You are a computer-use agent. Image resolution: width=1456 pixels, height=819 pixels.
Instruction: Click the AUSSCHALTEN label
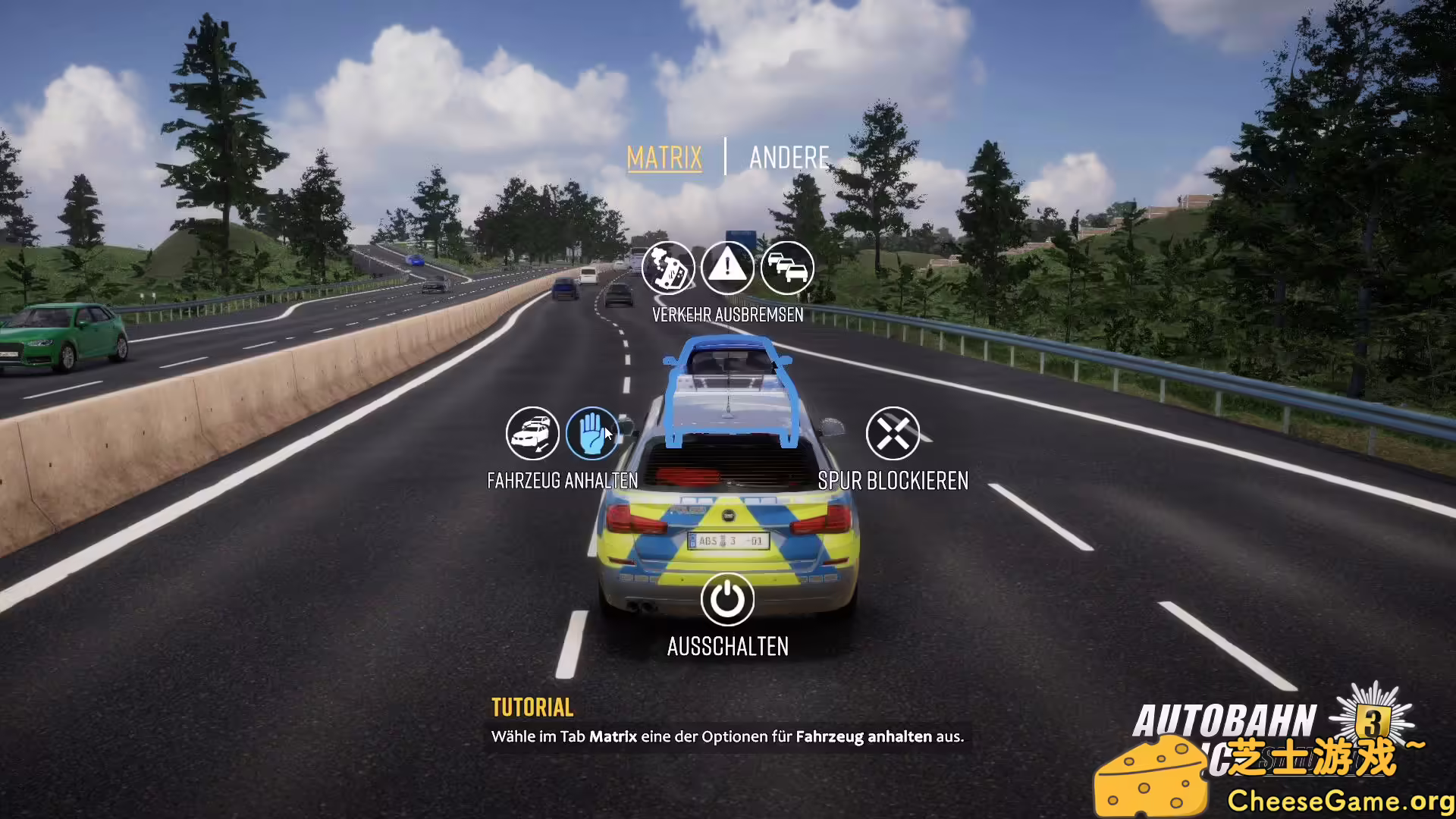[727, 647]
